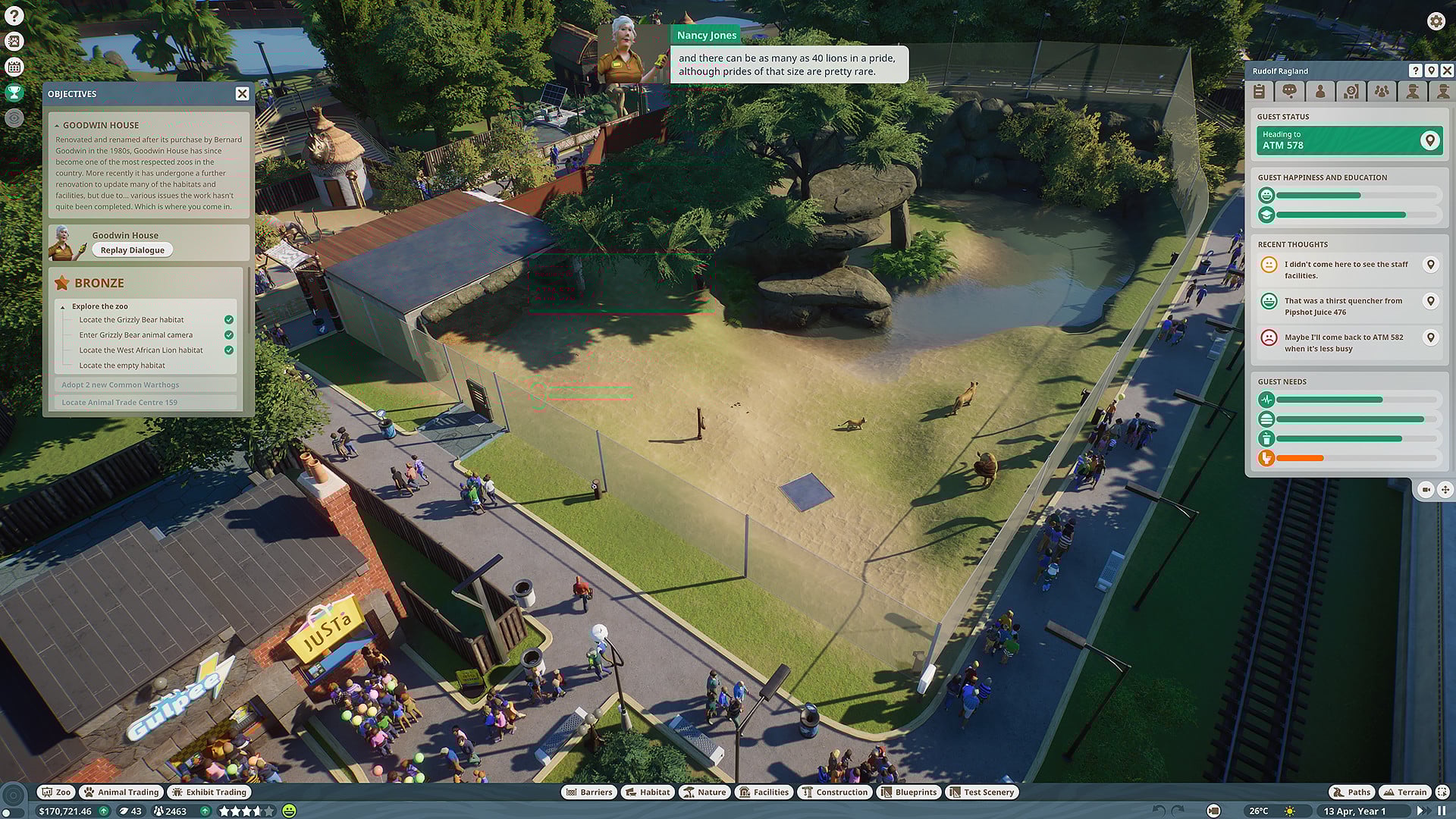Show the ATM 582 thought location

click(x=1432, y=337)
